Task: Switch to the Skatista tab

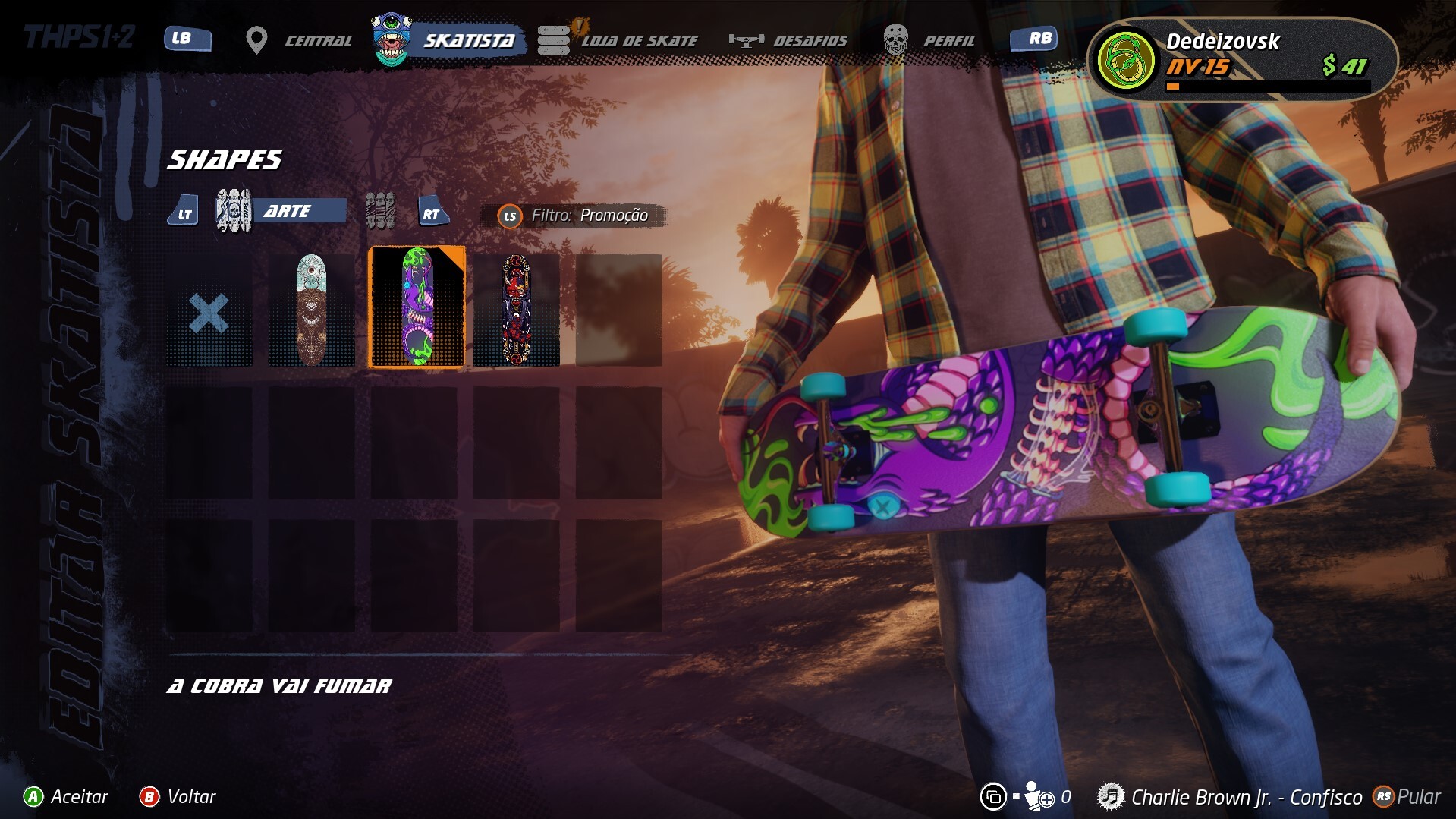Action: point(449,40)
